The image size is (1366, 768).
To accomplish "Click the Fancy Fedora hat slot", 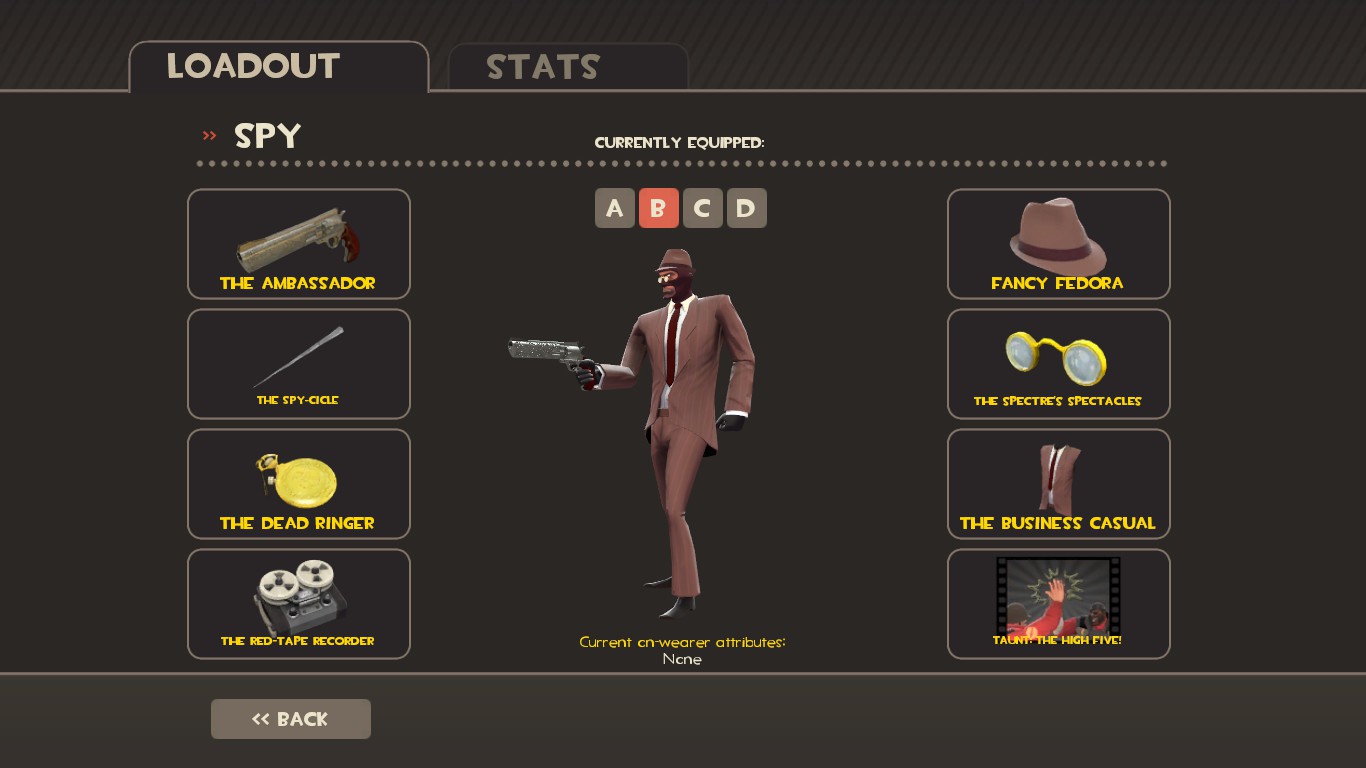I will coord(1058,244).
